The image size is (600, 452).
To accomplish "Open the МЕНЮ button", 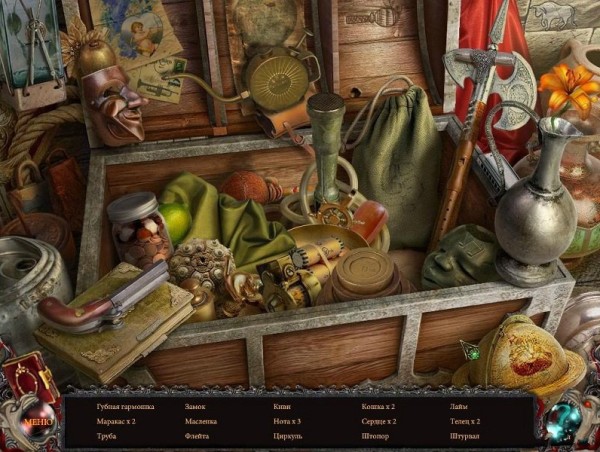I will click(37, 422).
